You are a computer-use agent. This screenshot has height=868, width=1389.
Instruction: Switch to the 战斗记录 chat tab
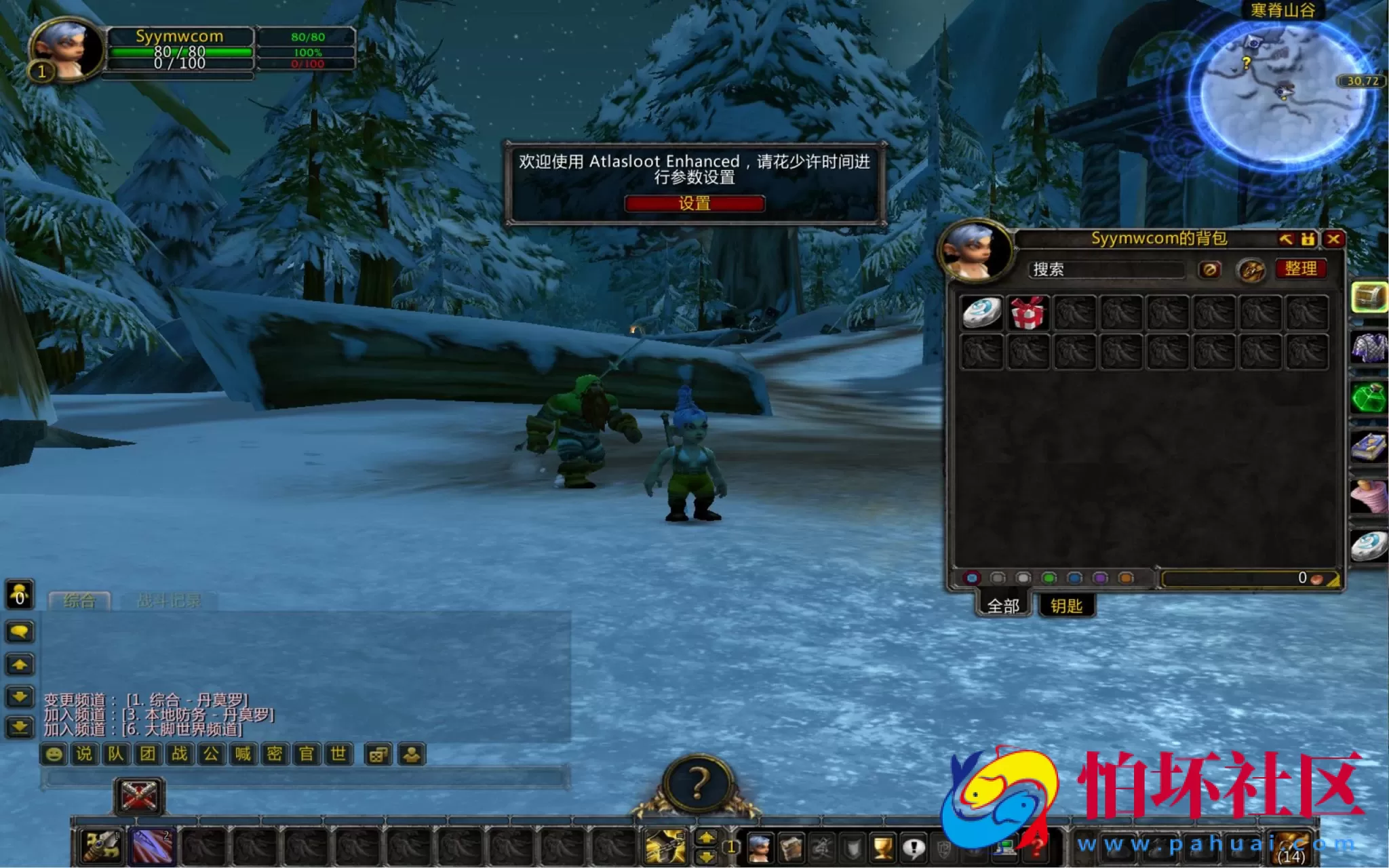(170, 599)
